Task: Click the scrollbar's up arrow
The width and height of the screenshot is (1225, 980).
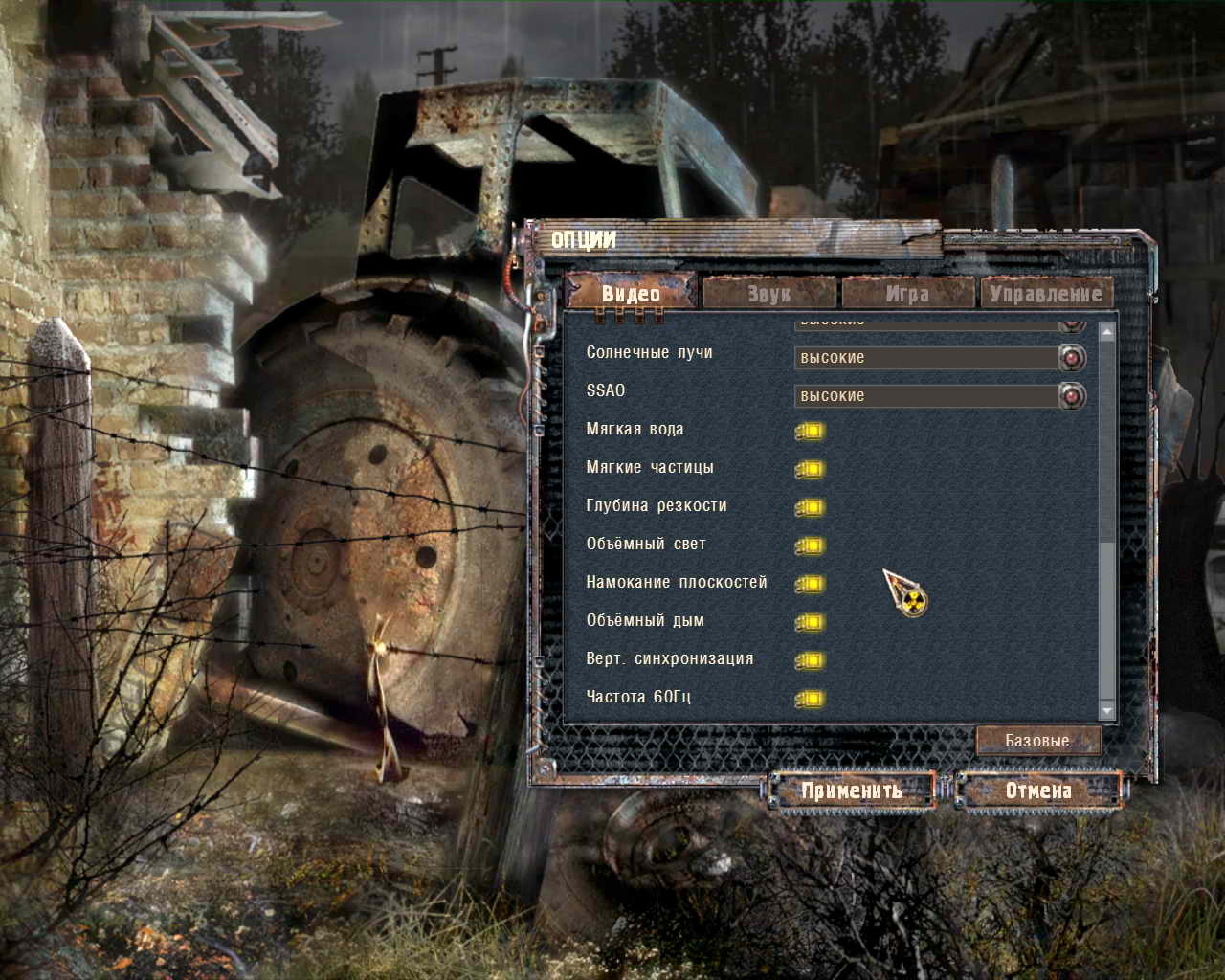Action: click(x=1107, y=332)
